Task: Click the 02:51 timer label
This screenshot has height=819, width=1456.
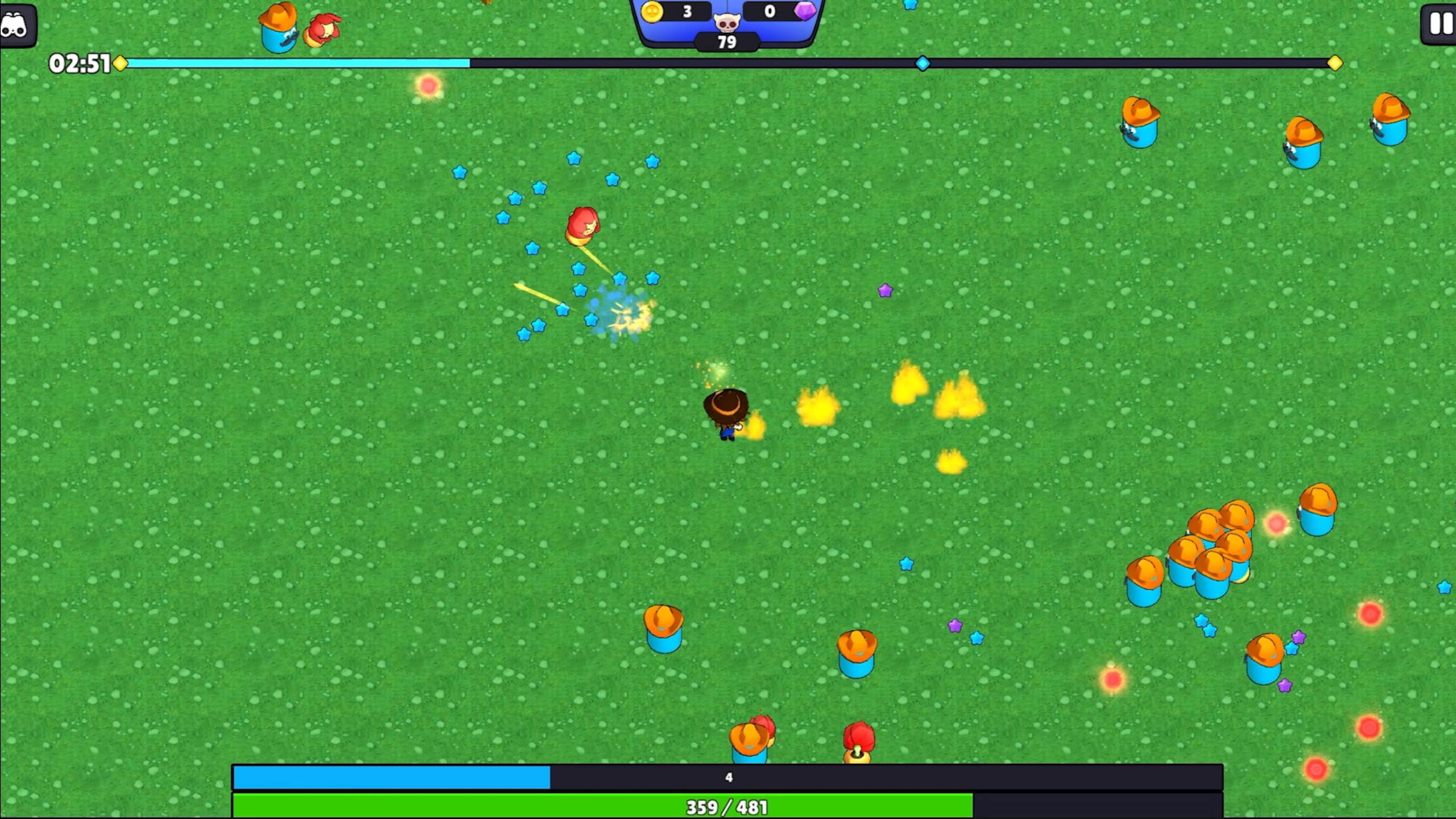Action: 80,64
